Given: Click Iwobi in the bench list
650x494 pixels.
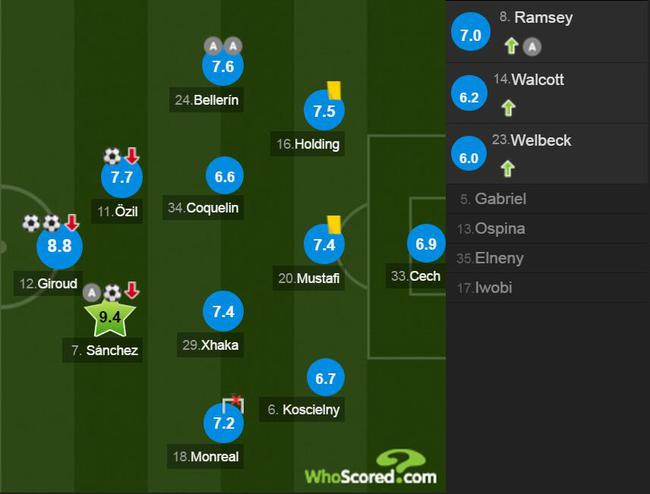Looking at the screenshot, I should [548, 288].
